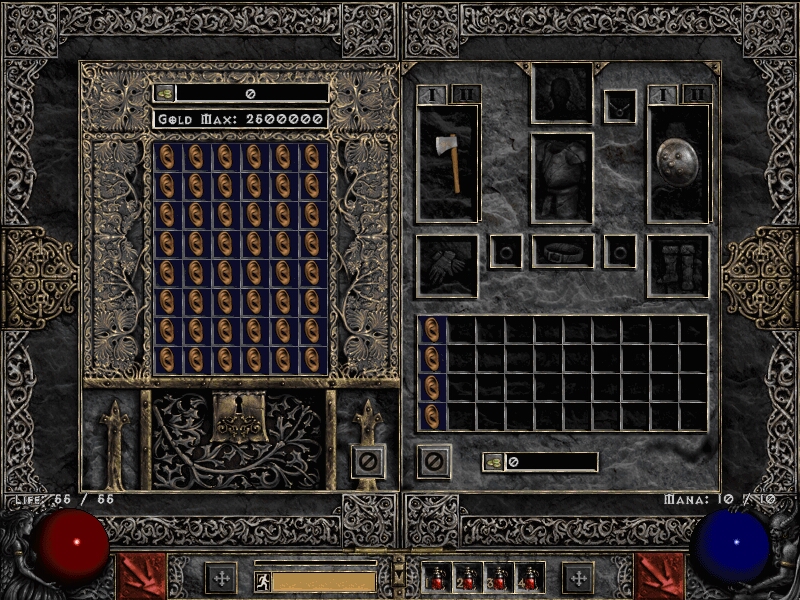This screenshot has width=800, height=600.
Task: Choose weapon set I above the shield
Action: point(663,95)
